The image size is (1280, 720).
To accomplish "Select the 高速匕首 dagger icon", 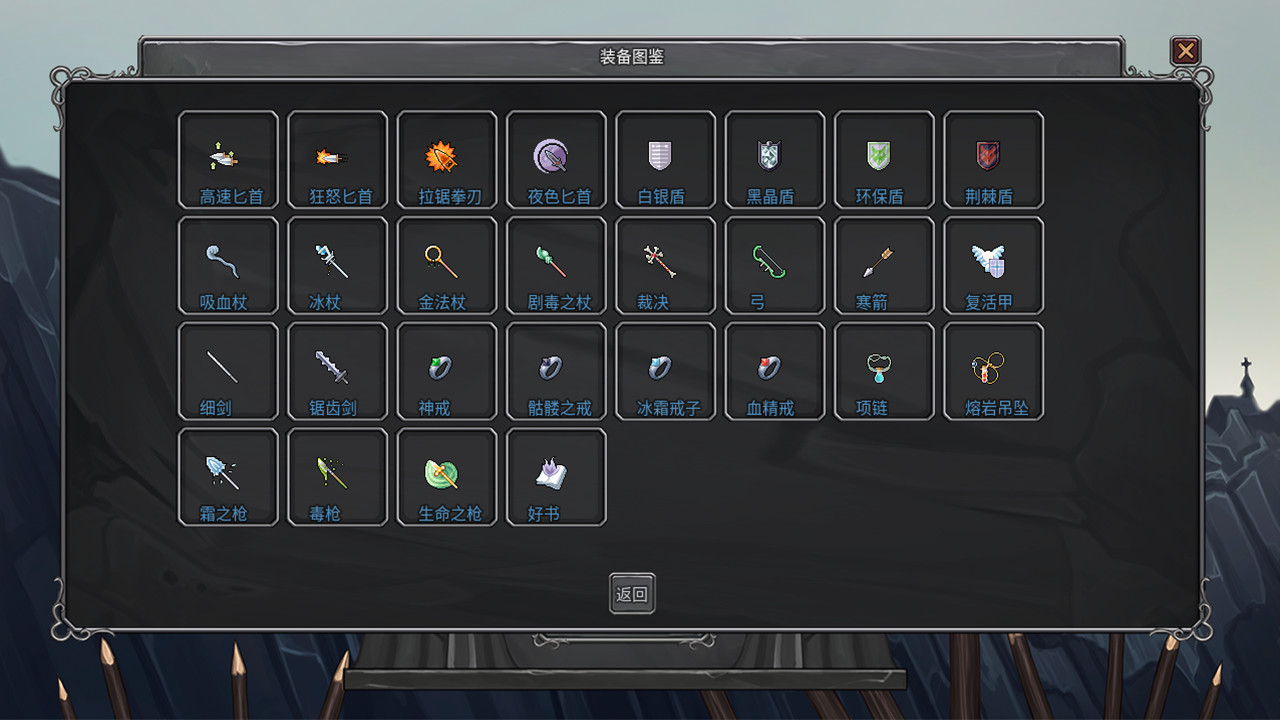I will 228,160.
